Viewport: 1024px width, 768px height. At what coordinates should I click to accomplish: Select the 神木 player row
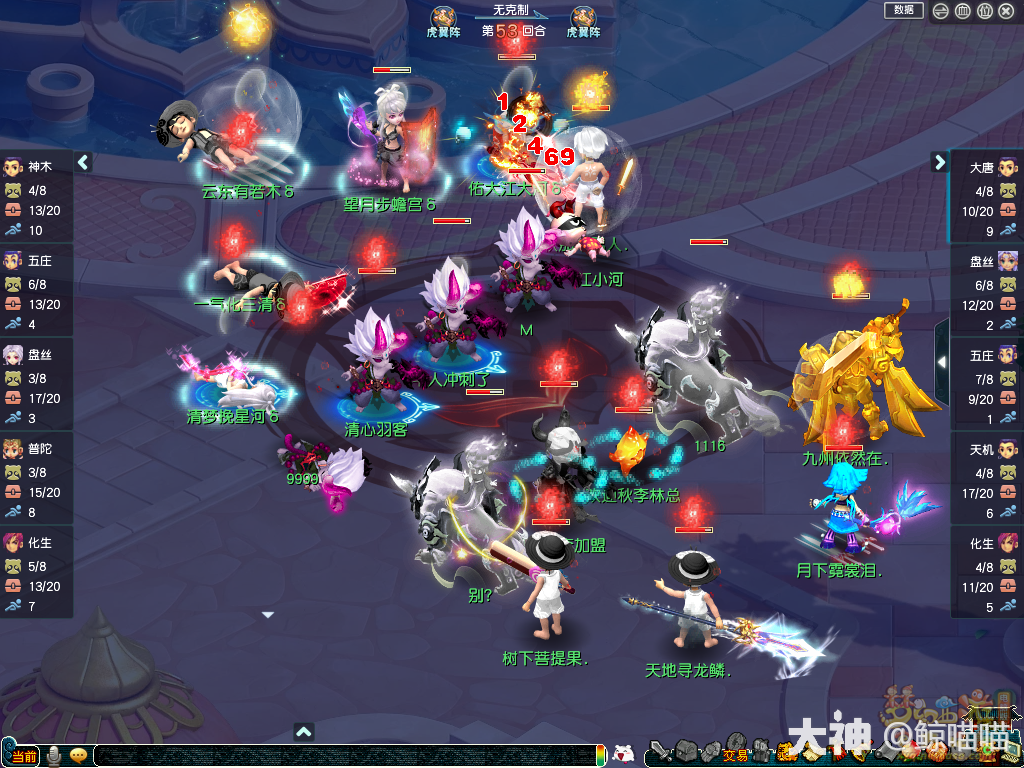(x=36, y=197)
